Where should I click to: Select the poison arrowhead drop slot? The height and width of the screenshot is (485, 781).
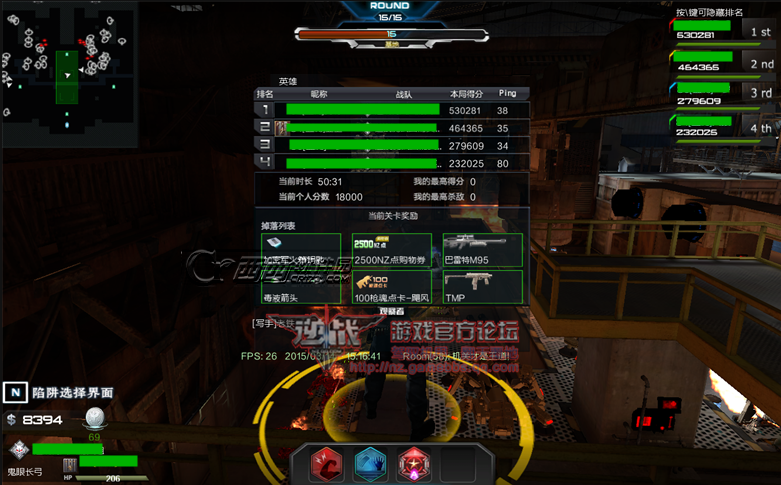pyautogui.click(x=300, y=287)
